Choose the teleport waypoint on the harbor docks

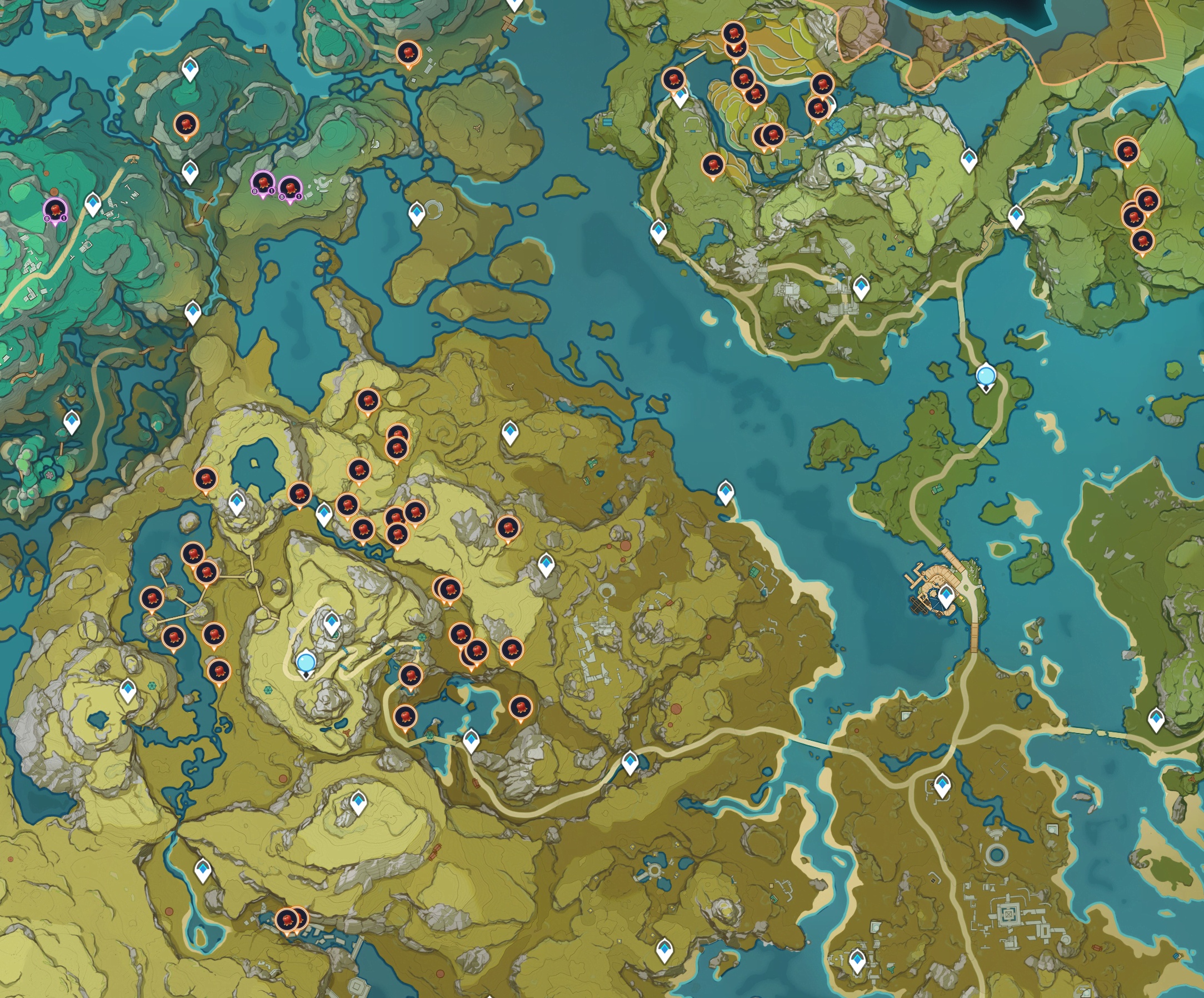point(946,595)
